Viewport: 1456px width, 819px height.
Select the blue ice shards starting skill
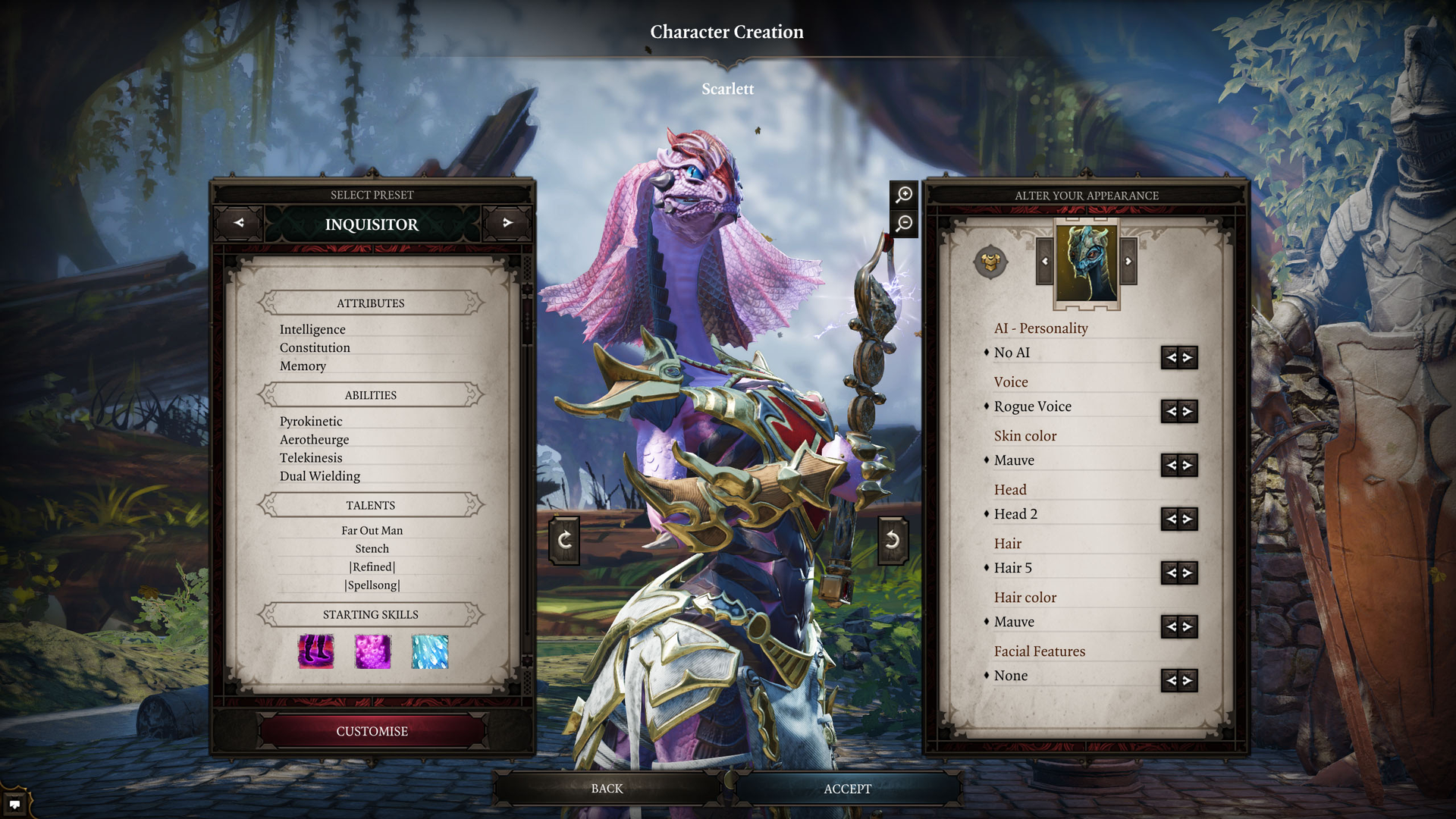point(430,651)
